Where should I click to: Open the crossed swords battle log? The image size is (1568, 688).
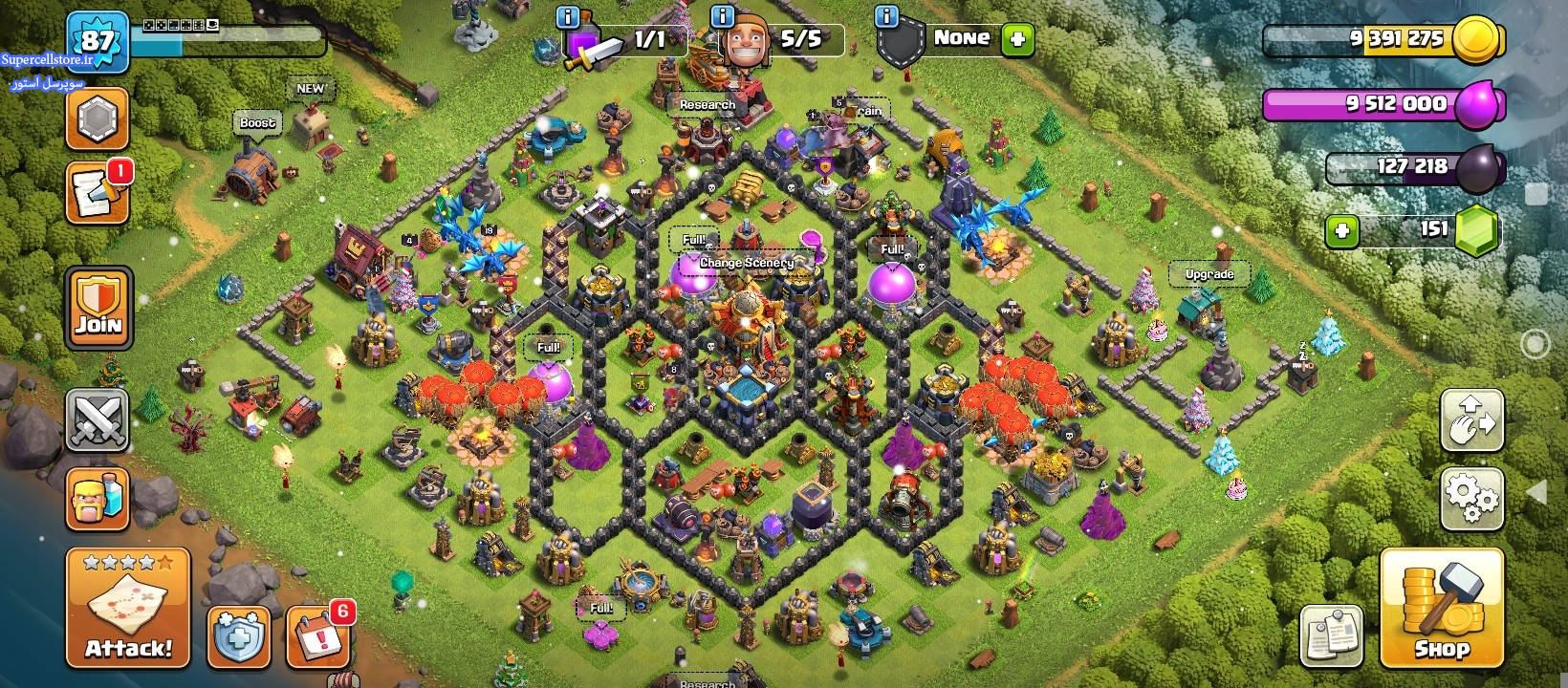click(98, 420)
